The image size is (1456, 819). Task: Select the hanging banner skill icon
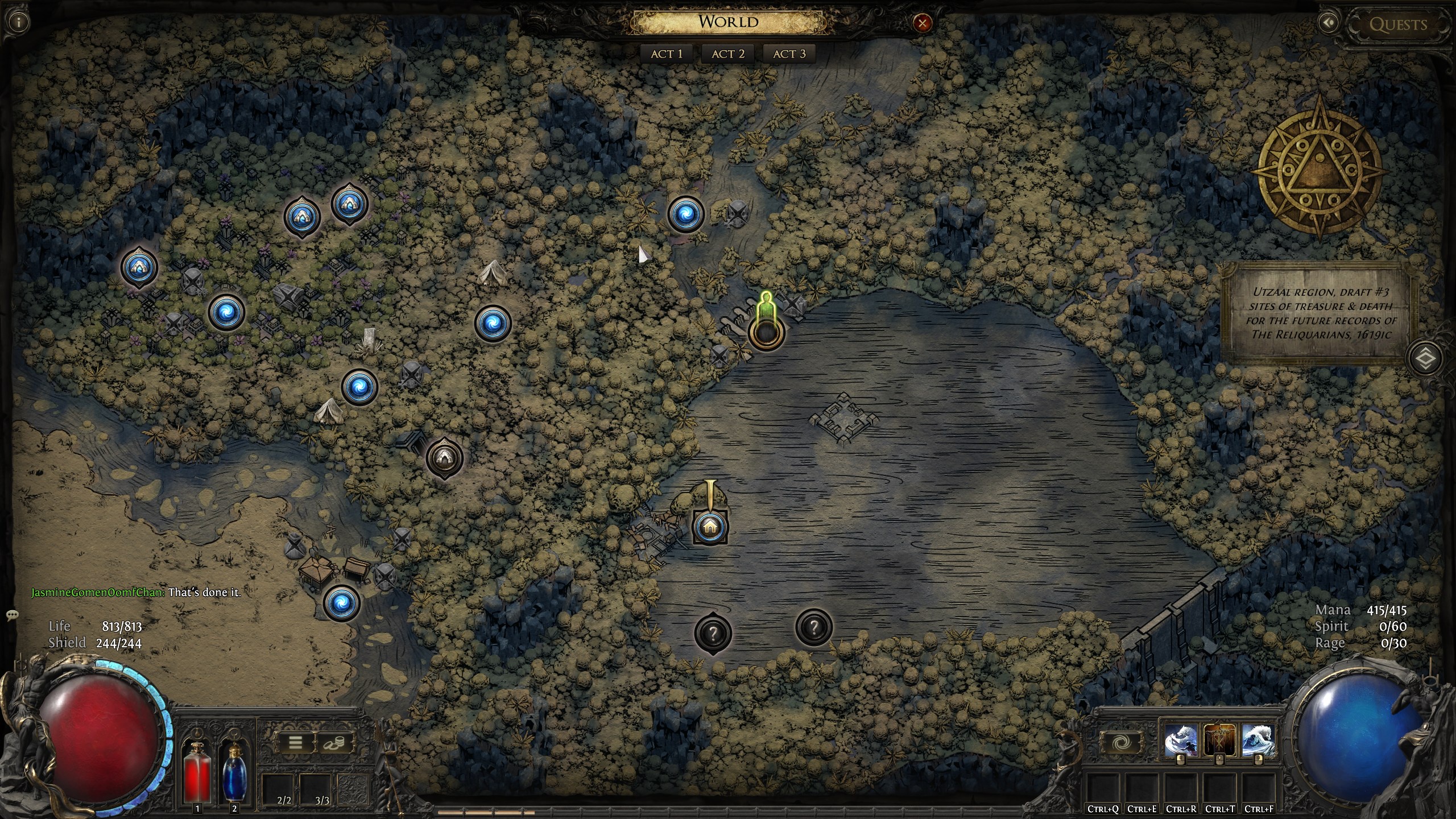point(1219,741)
